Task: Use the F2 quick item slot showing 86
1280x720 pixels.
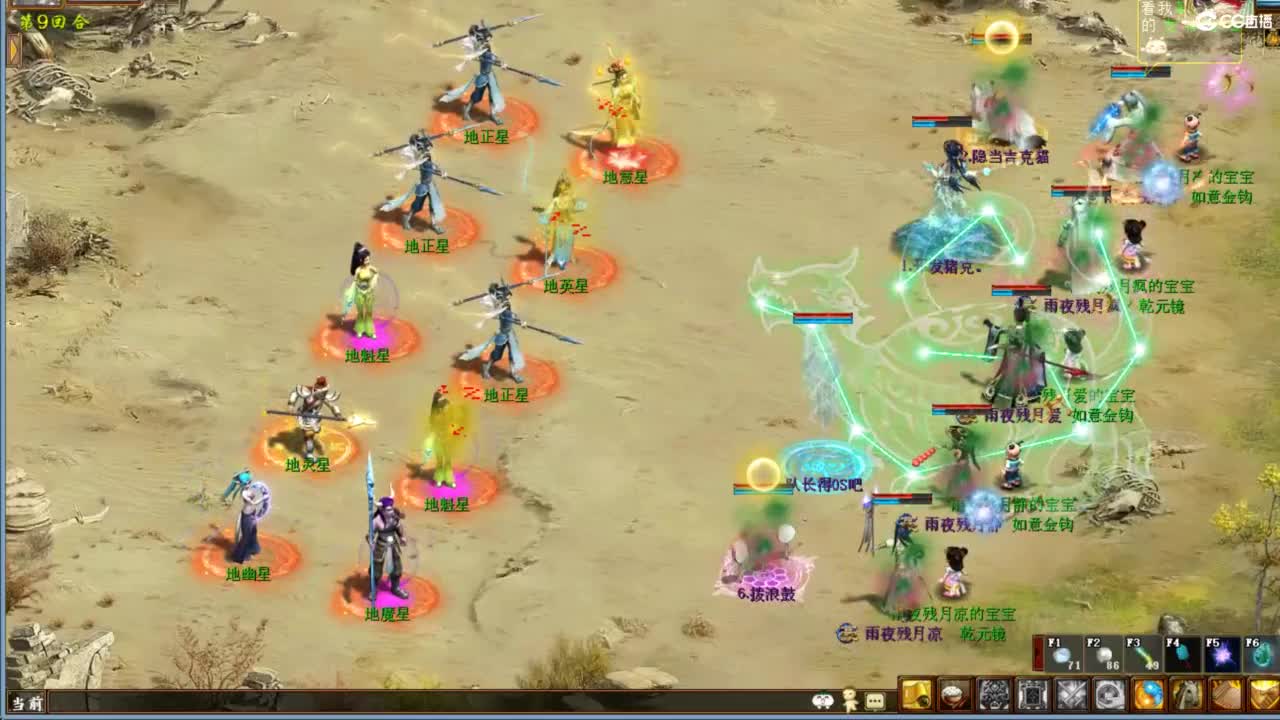Action: tap(1104, 655)
